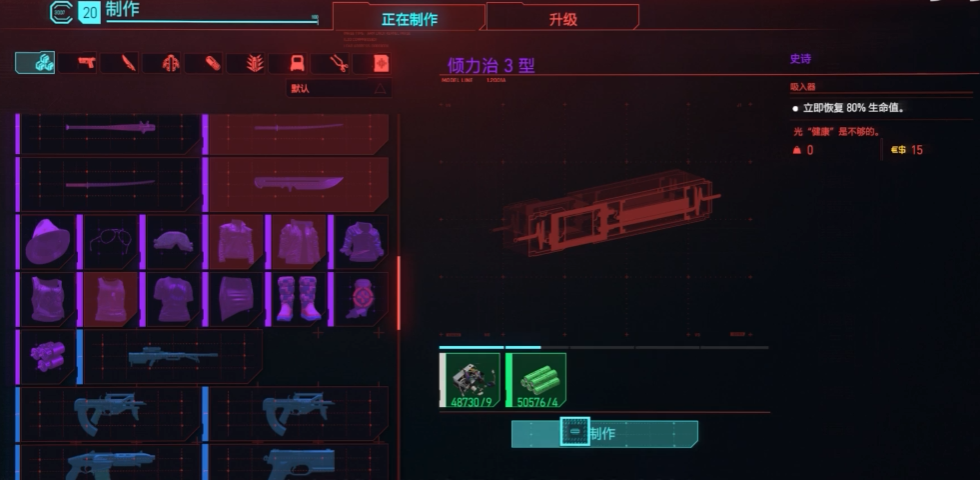Select the sniper rifle recipe

click(x=172, y=357)
